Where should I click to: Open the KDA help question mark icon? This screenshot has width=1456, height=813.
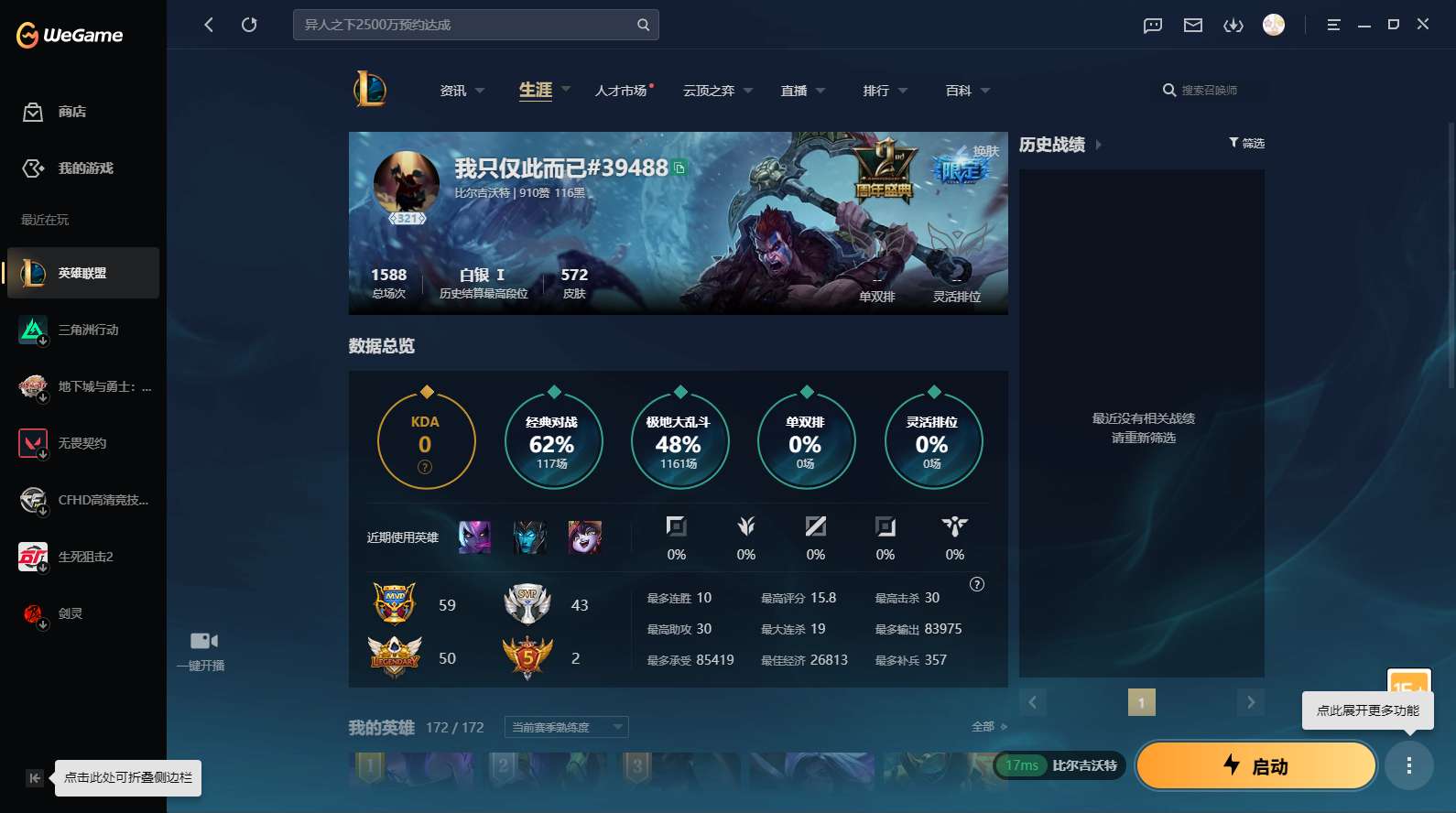tap(425, 467)
